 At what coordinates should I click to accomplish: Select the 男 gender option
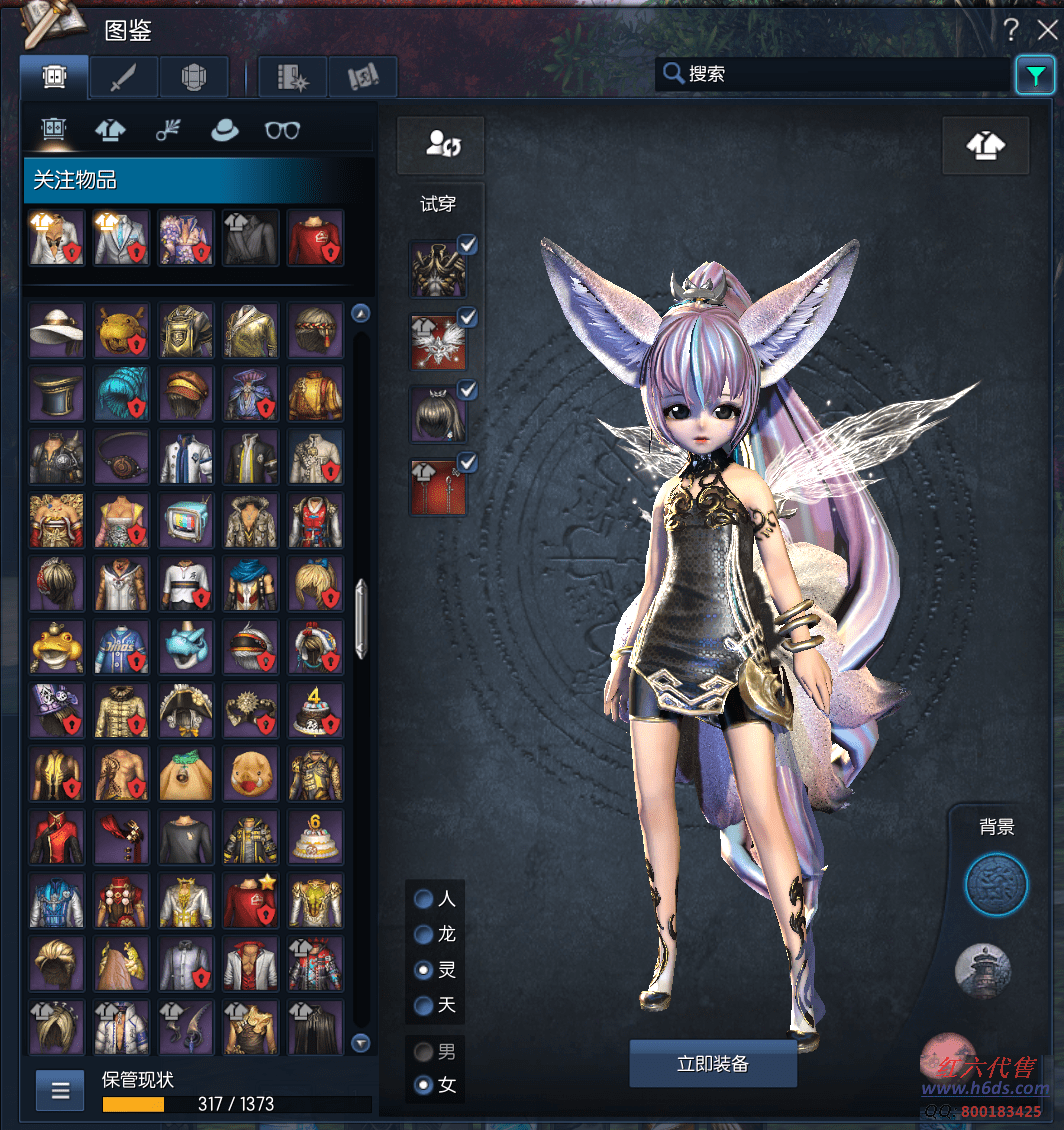[424, 1052]
